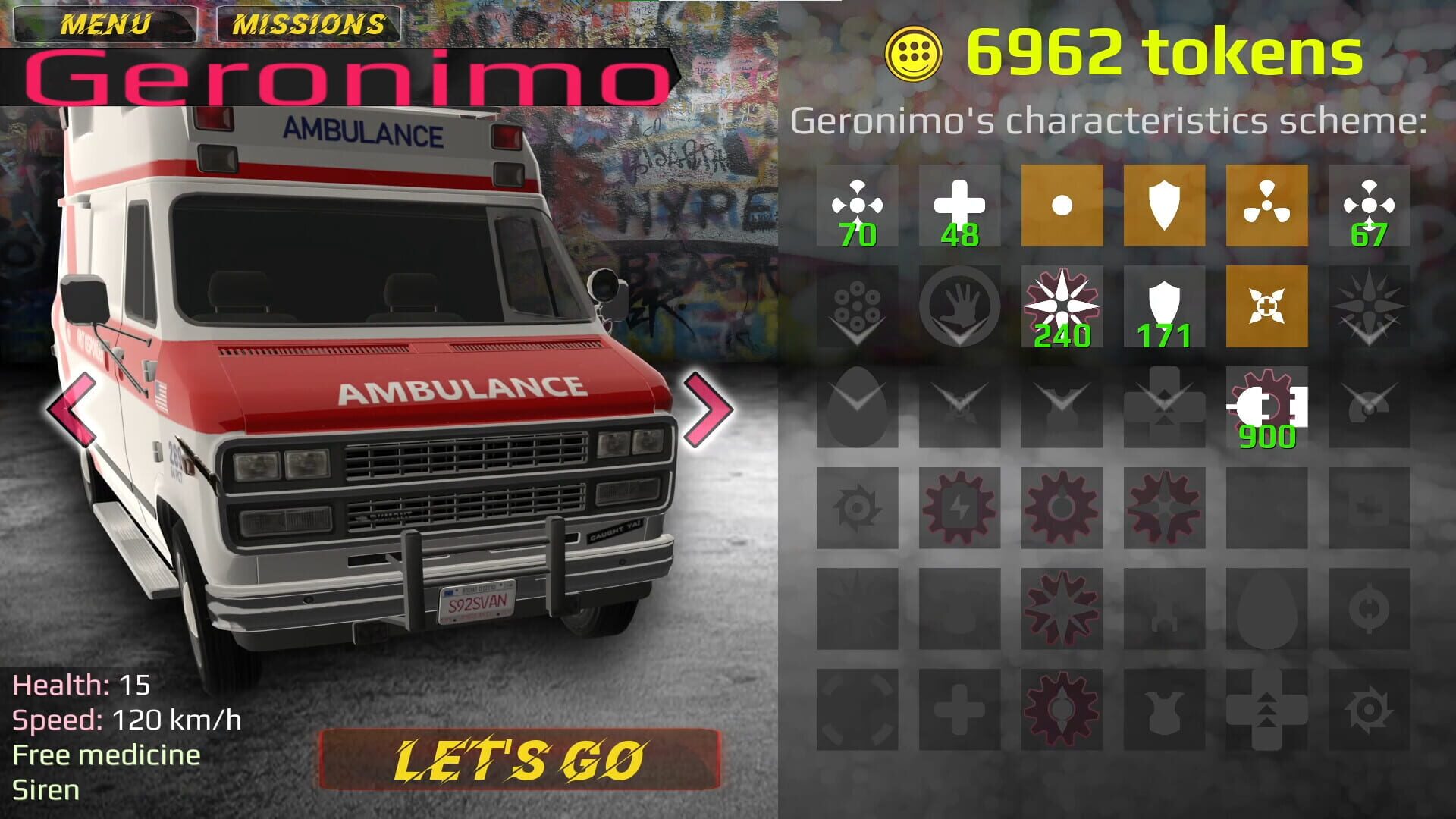Click the tokens coin icon

pyautogui.click(x=913, y=51)
